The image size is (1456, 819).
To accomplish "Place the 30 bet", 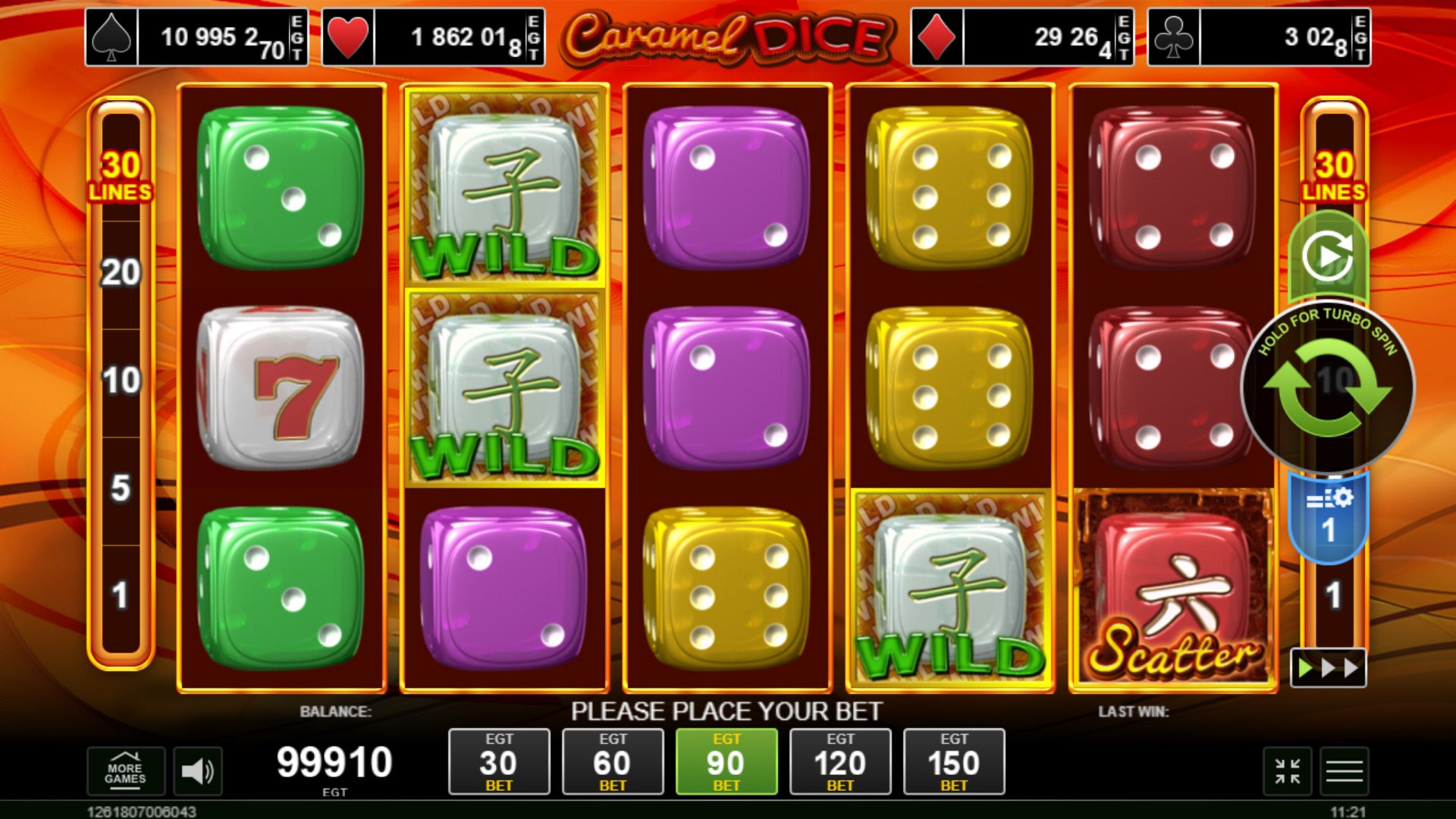I will pyautogui.click(x=498, y=761).
